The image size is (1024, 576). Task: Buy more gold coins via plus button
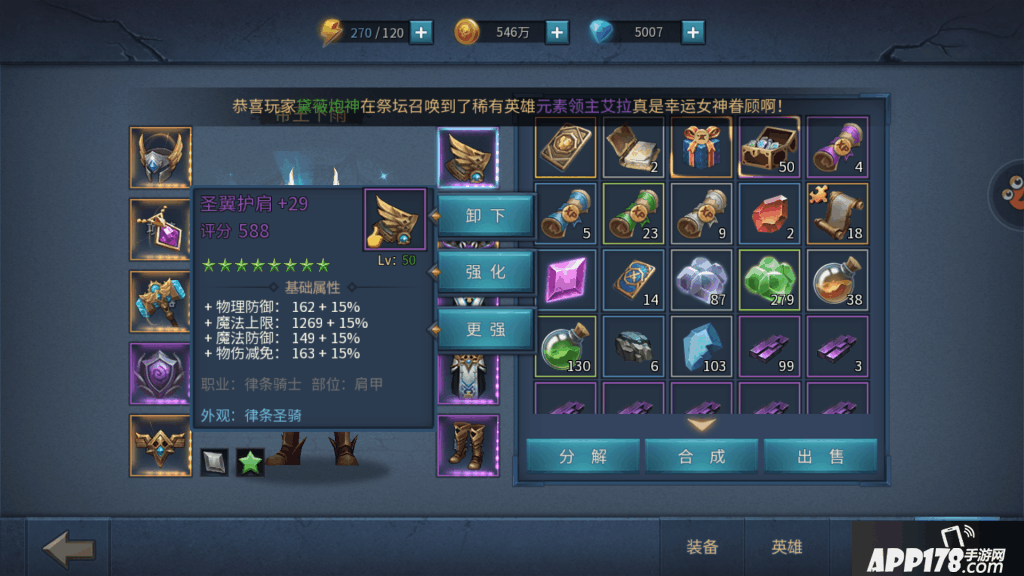point(557,32)
